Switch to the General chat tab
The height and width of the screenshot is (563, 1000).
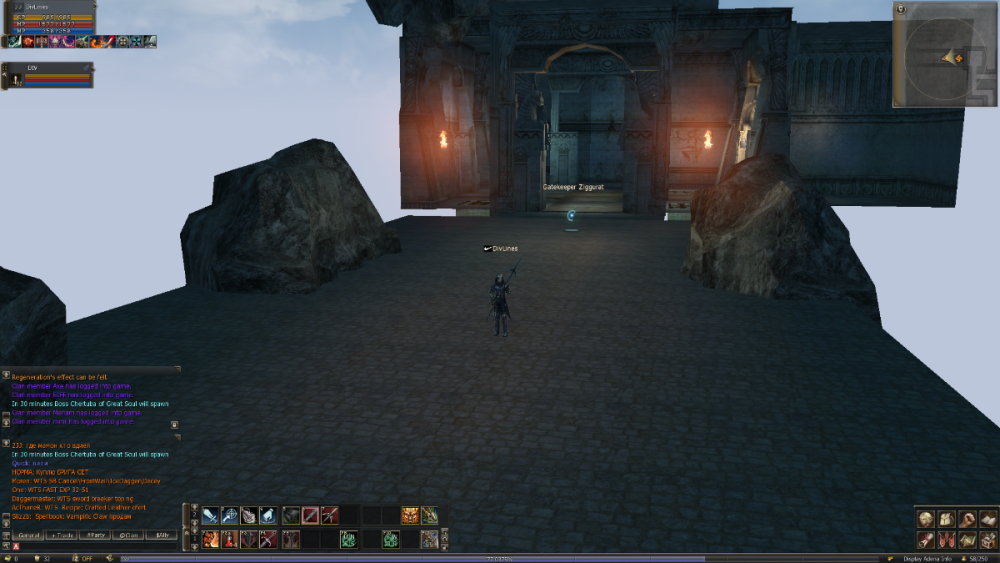pos(28,535)
